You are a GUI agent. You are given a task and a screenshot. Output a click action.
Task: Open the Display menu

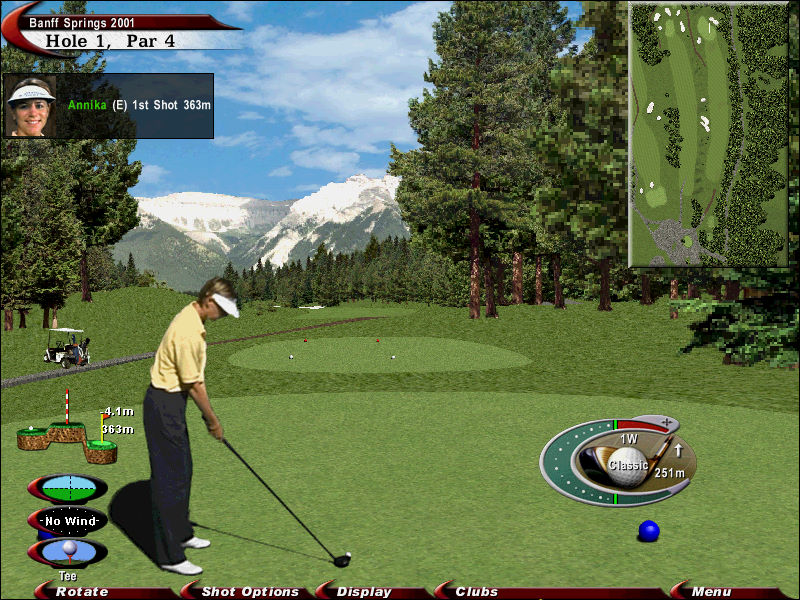pos(364,592)
